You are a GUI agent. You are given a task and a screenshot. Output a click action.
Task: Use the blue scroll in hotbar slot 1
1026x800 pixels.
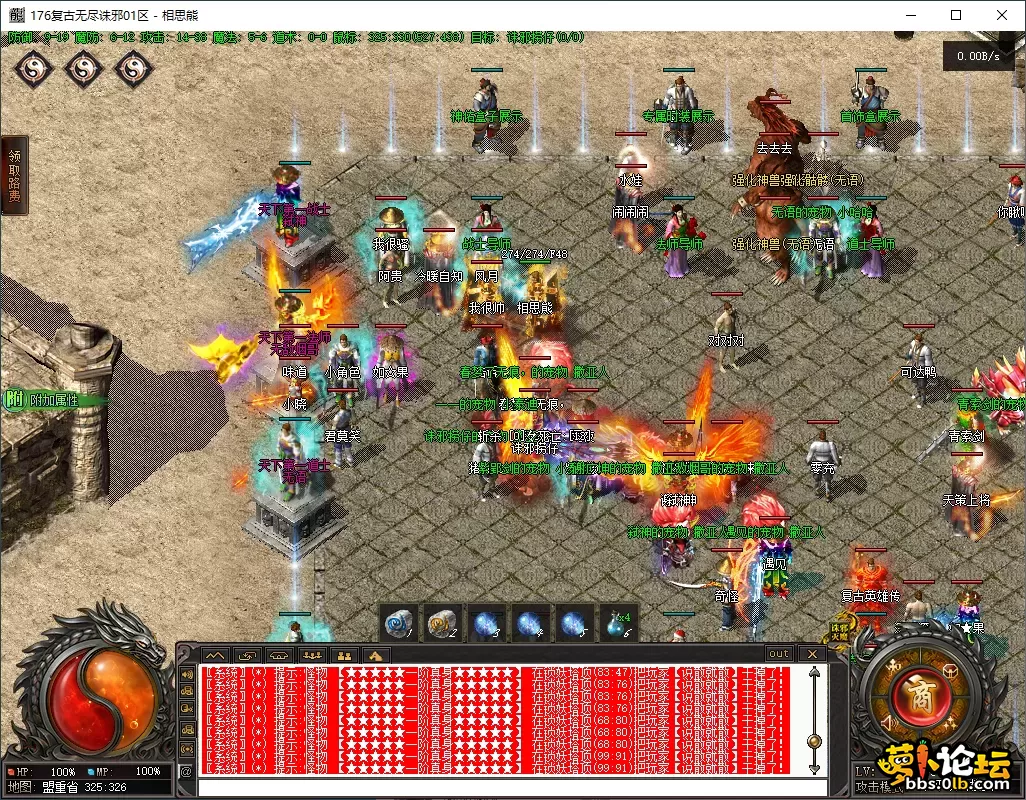point(400,624)
